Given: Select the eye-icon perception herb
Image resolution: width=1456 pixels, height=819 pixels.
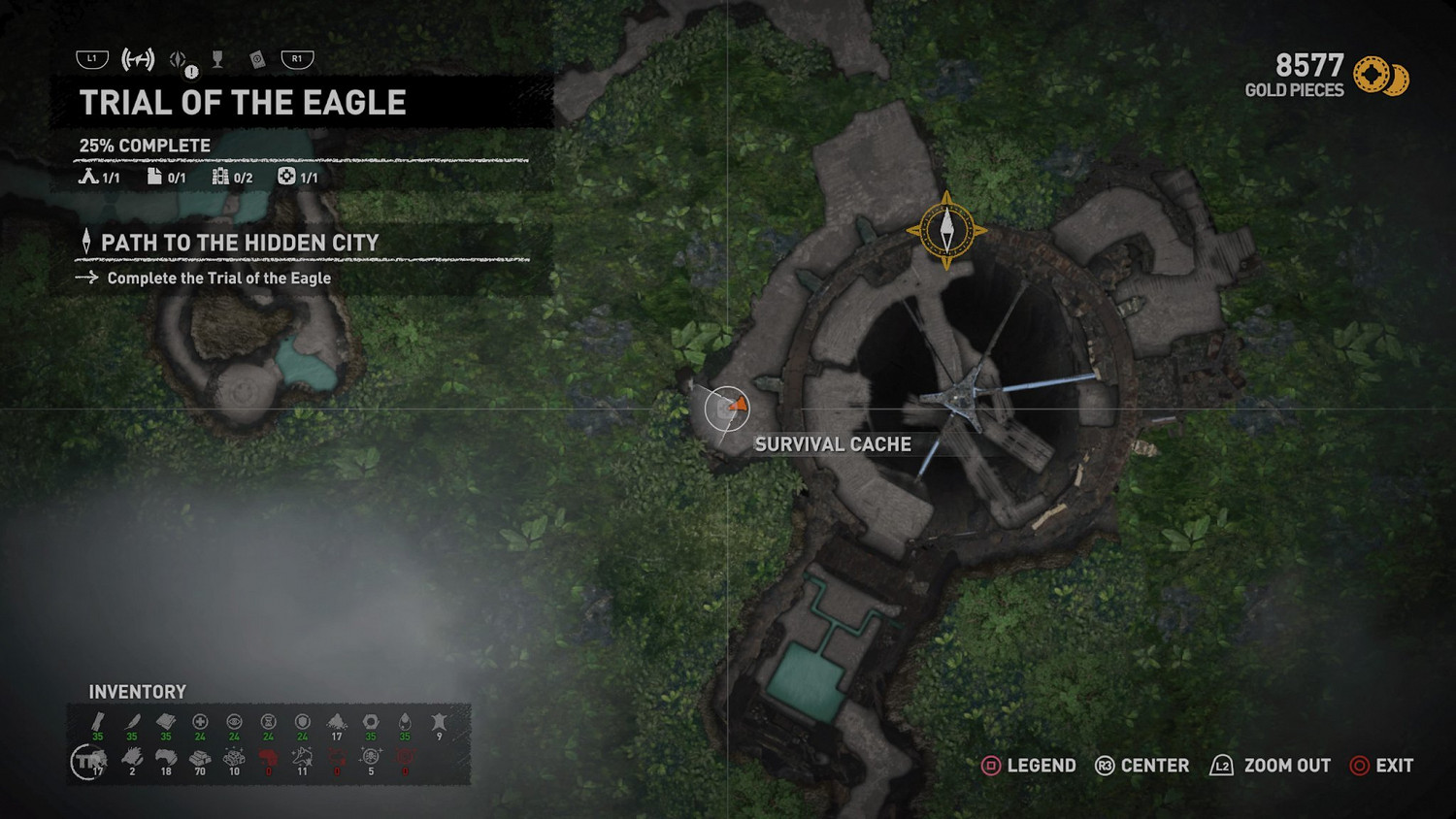Looking at the screenshot, I should [x=234, y=723].
